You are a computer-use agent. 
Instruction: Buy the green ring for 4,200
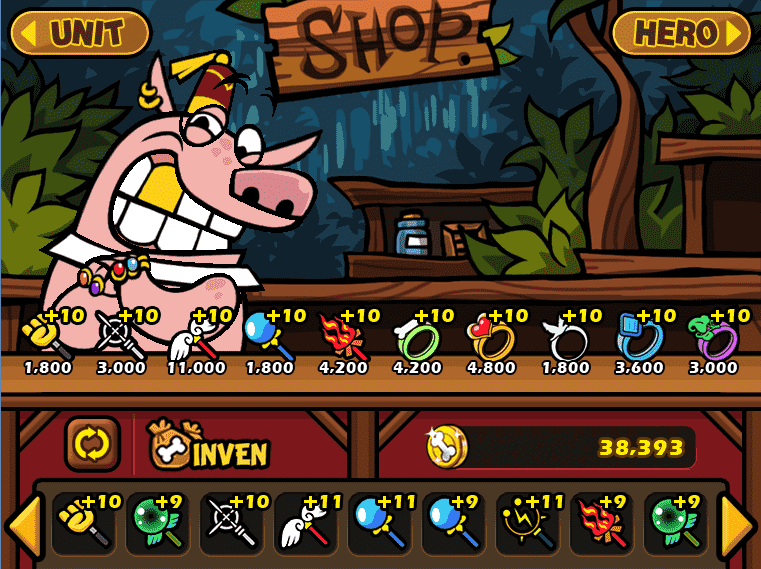417,337
